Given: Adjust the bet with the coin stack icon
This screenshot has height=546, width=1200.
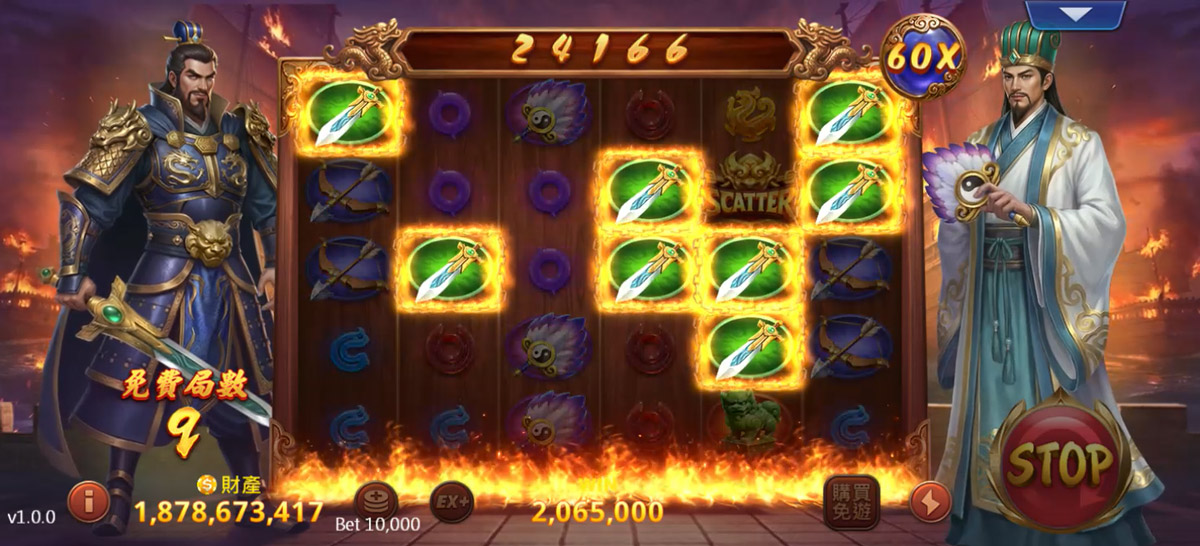Looking at the screenshot, I should click(376, 501).
